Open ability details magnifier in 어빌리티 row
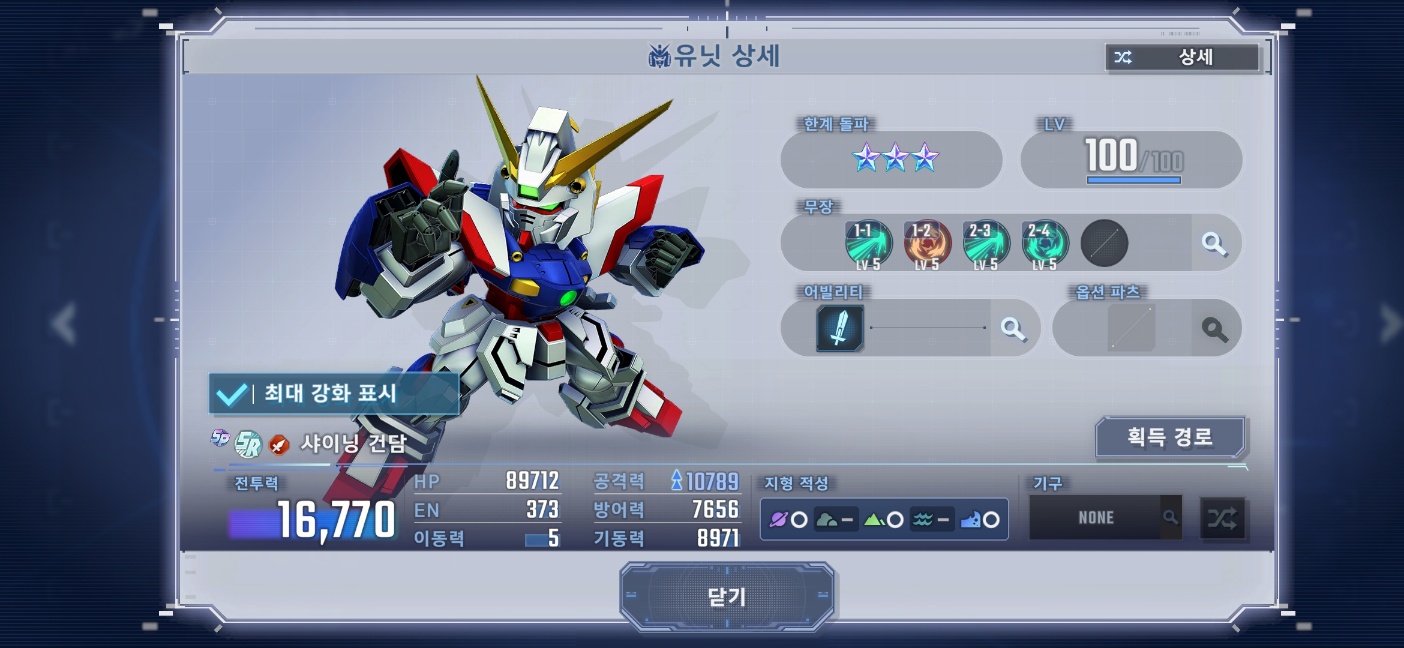This screenshot has height=648, width=1404. (x=1013, y=328)
